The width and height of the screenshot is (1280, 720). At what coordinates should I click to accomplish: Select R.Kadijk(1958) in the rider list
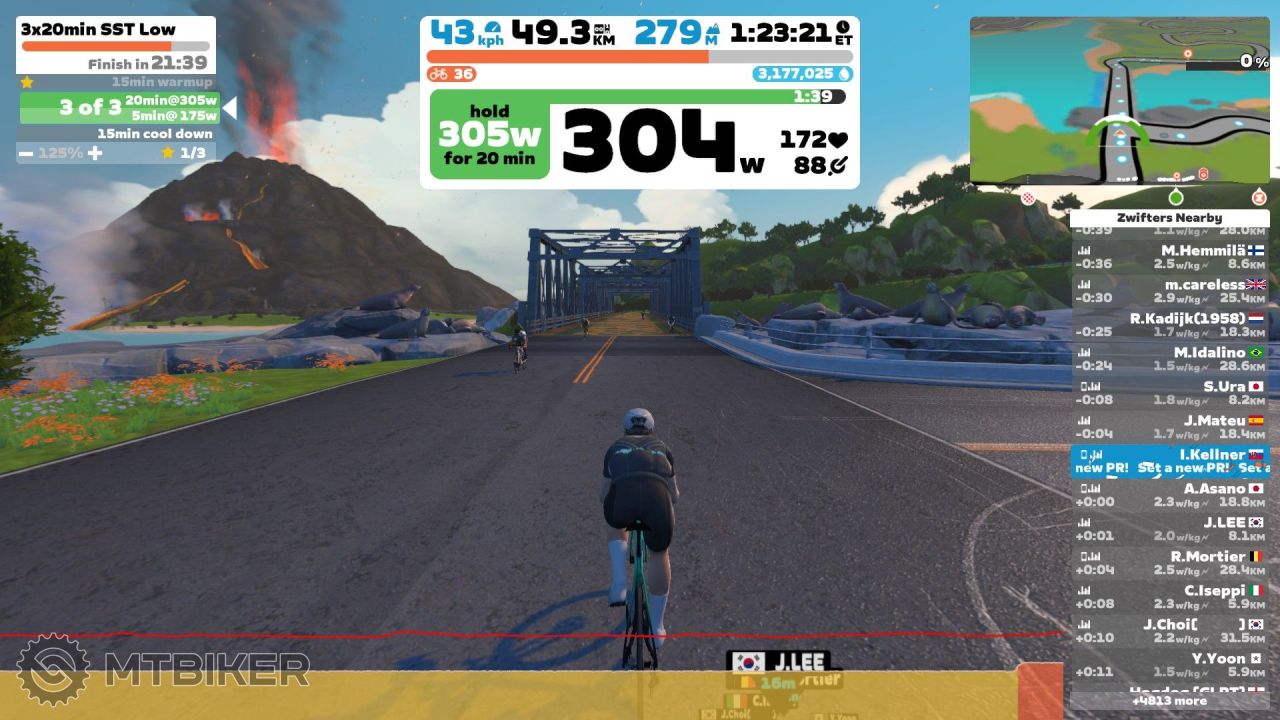click(x=1170, y=325)
